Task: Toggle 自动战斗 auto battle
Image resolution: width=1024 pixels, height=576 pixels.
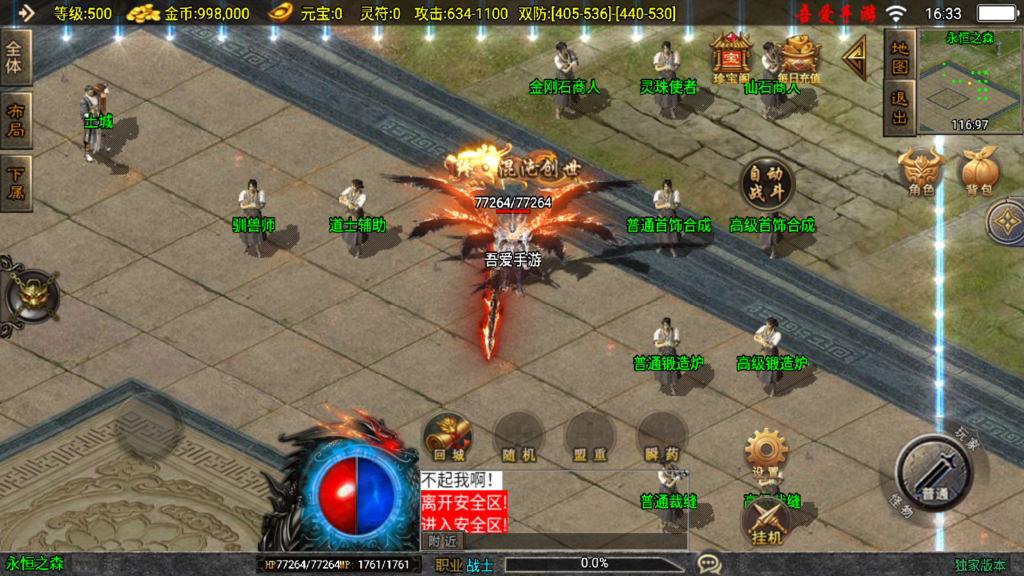Action: click(767, 183)
